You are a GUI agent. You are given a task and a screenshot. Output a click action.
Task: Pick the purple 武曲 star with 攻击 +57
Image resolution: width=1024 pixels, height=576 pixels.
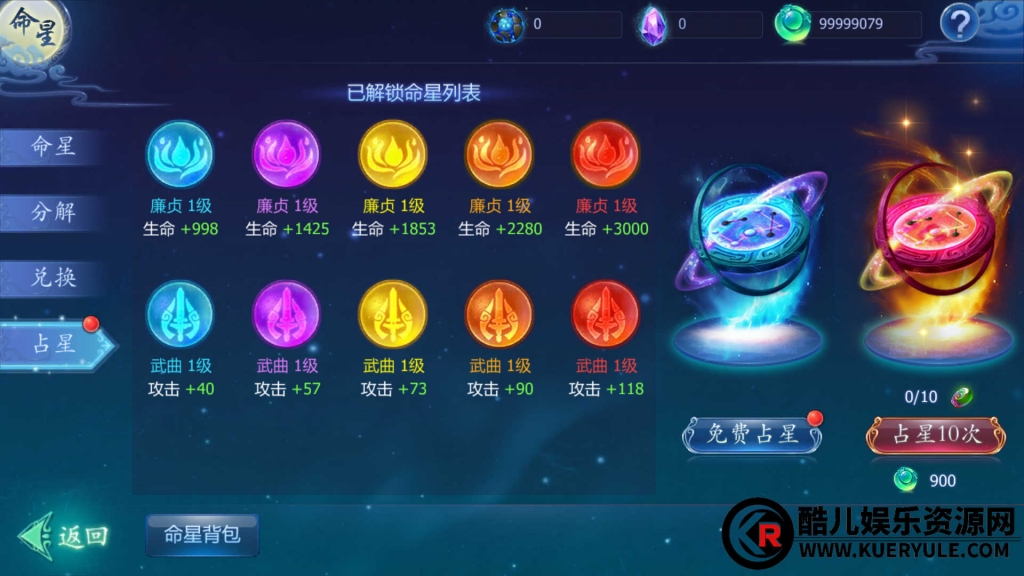tap(286, 315)
